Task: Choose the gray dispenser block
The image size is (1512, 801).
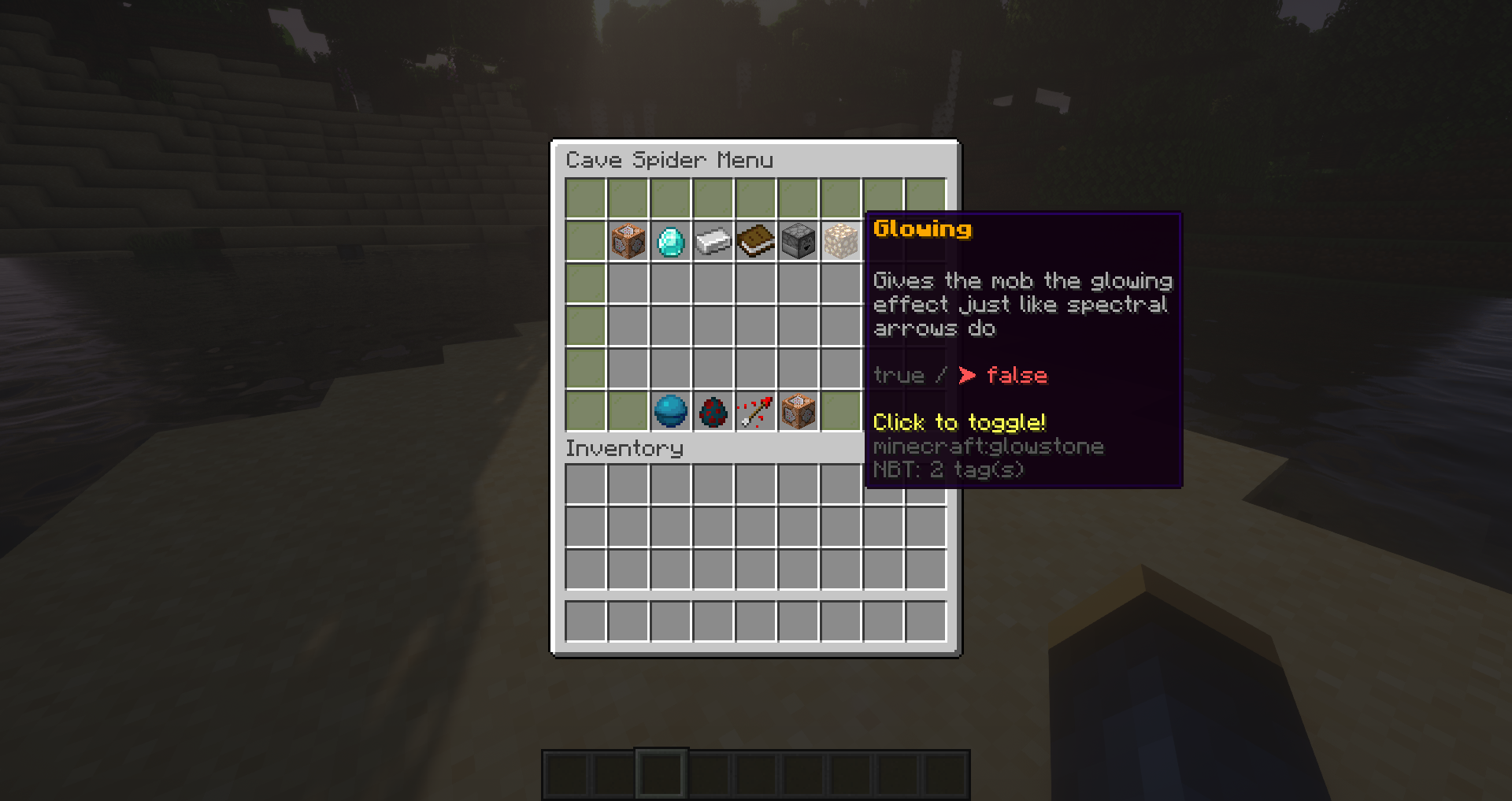Action: click(799, 241)
